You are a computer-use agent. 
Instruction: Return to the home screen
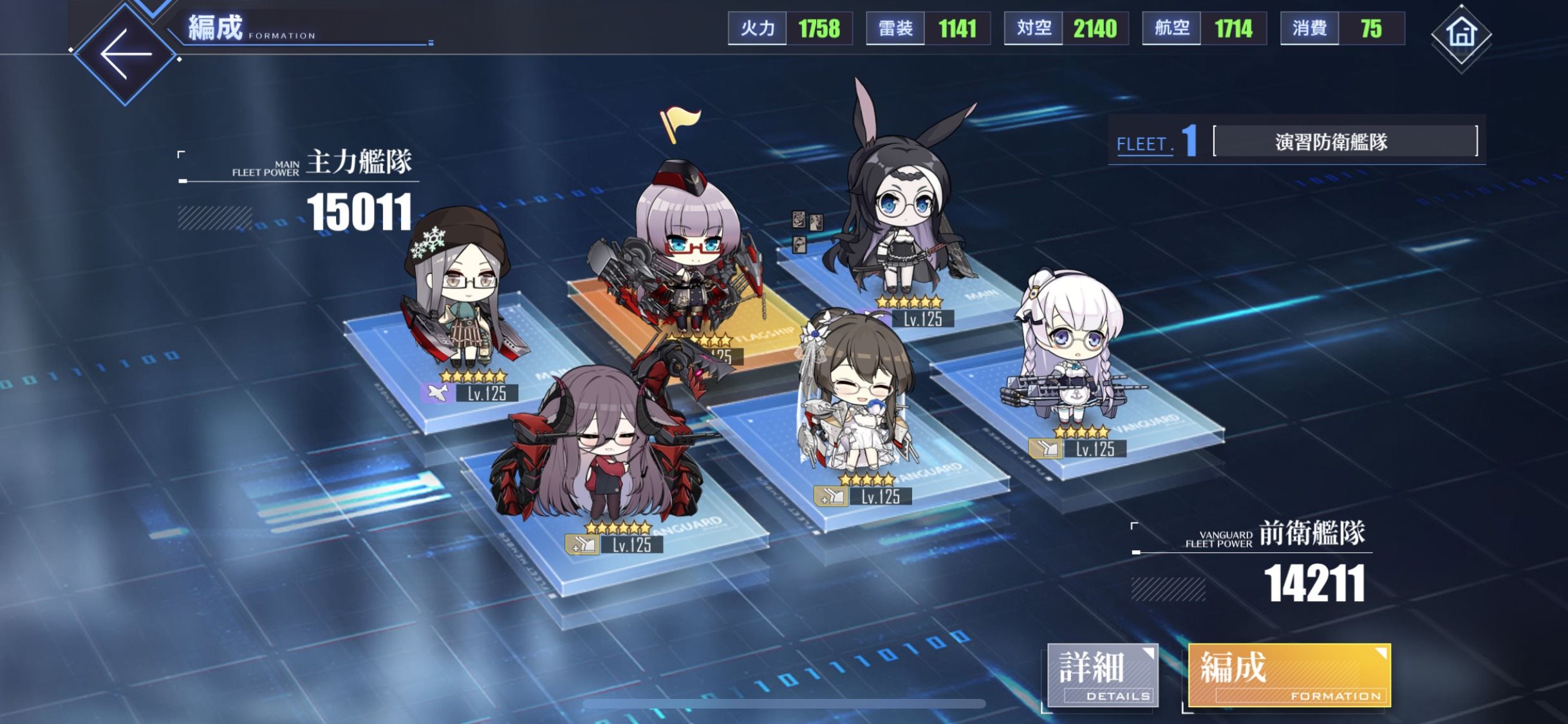(1461, 35)
